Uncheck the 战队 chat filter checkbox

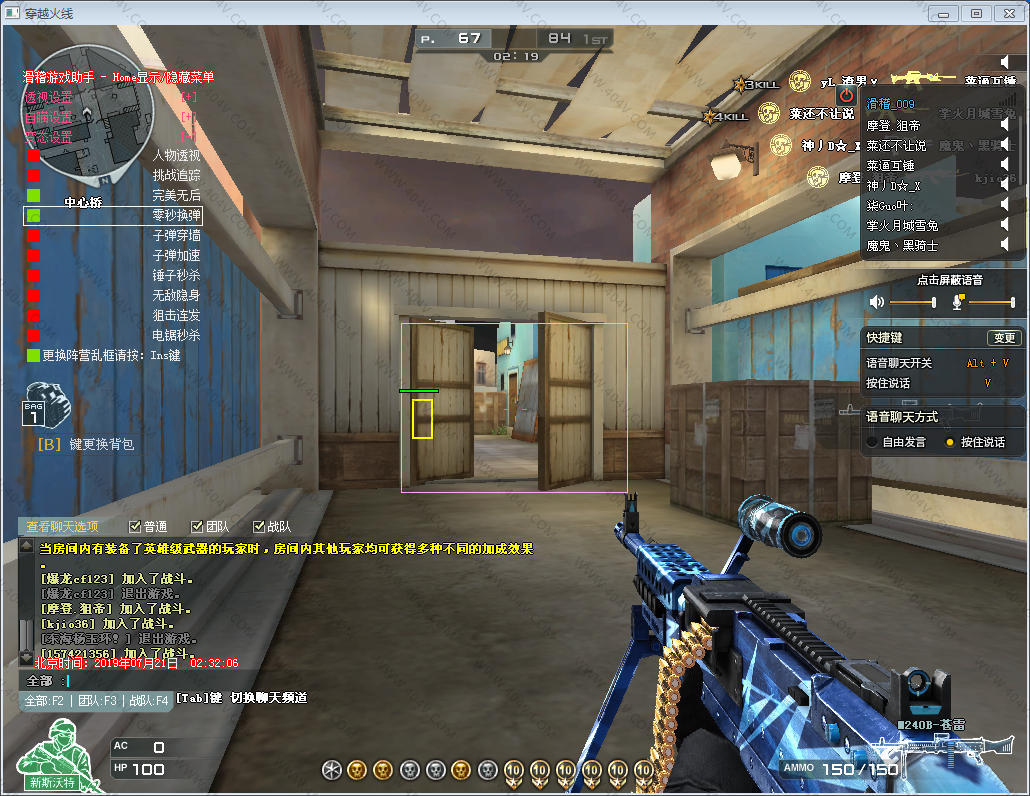(258, 527)
